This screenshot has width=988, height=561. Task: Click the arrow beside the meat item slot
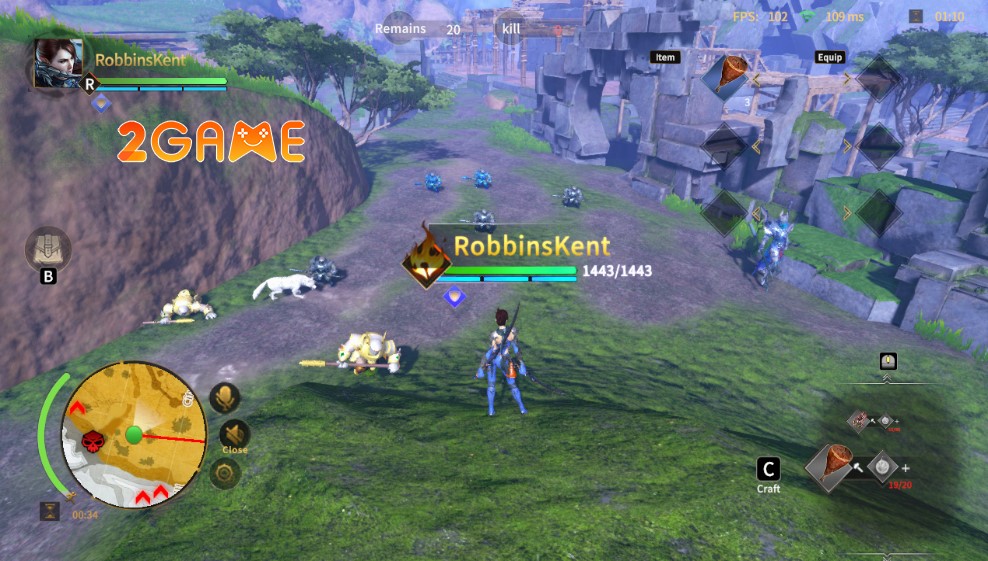tap(756, 77)
